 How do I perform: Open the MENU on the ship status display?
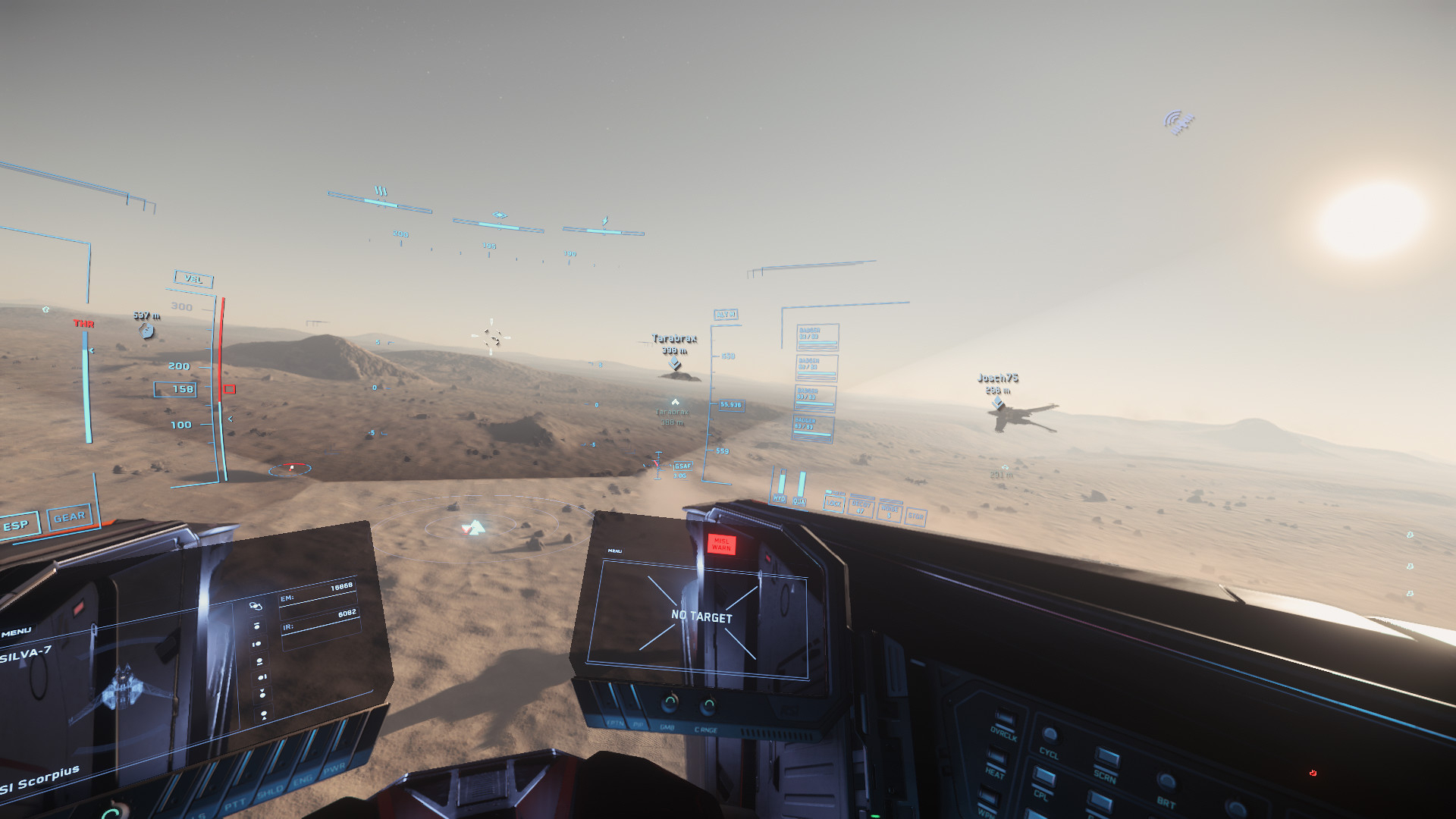click(15, 631)
